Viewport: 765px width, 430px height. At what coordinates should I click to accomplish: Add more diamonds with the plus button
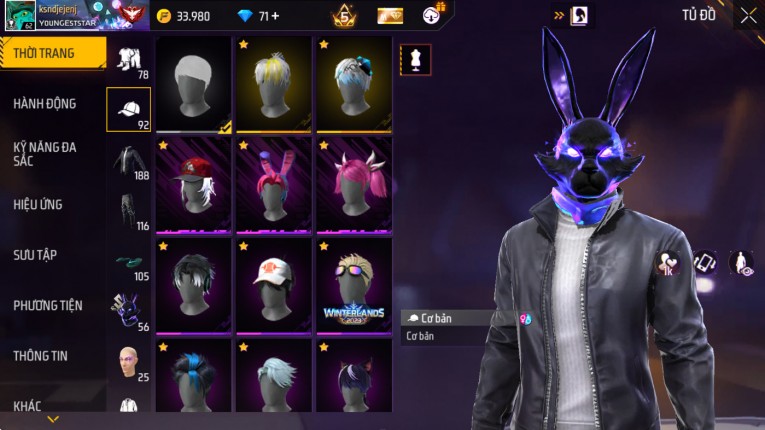click(275, 16)
